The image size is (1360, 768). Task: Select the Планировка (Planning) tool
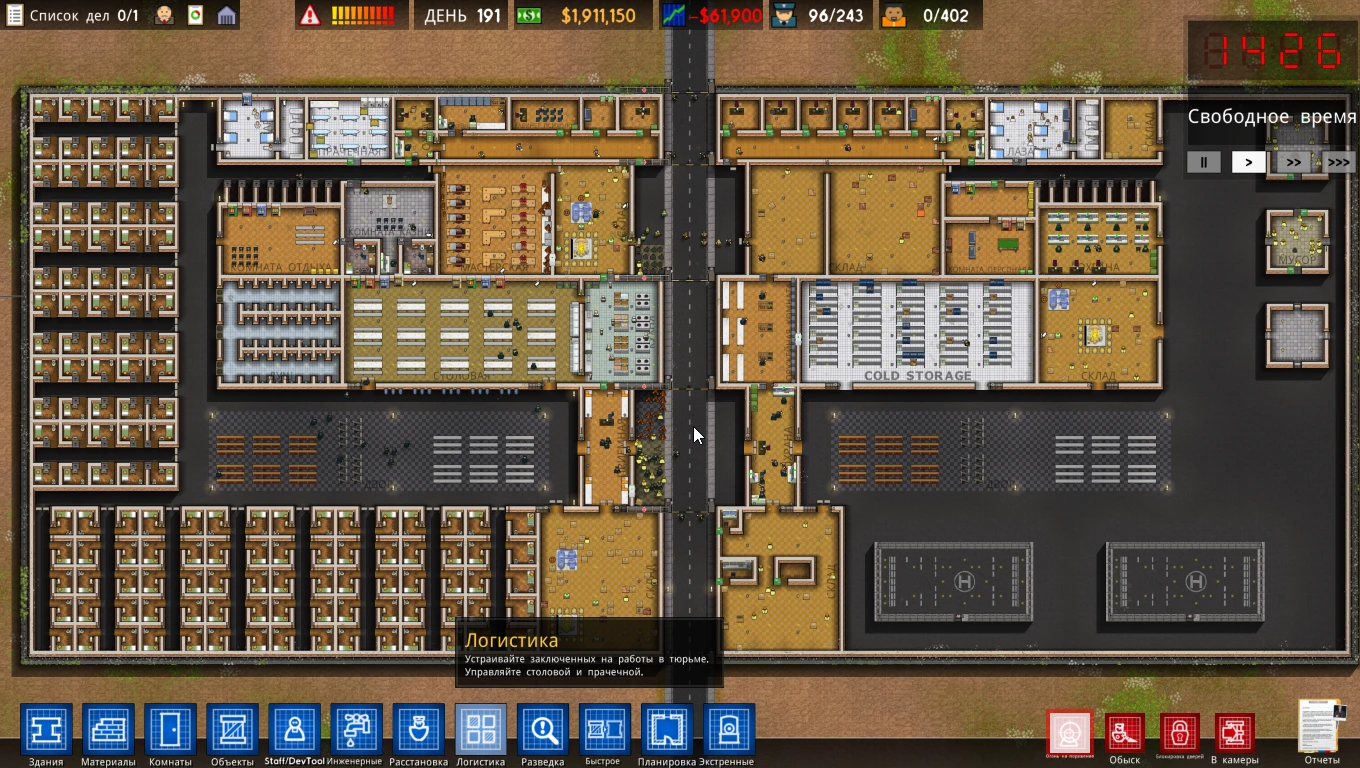[x=666, y=730]
